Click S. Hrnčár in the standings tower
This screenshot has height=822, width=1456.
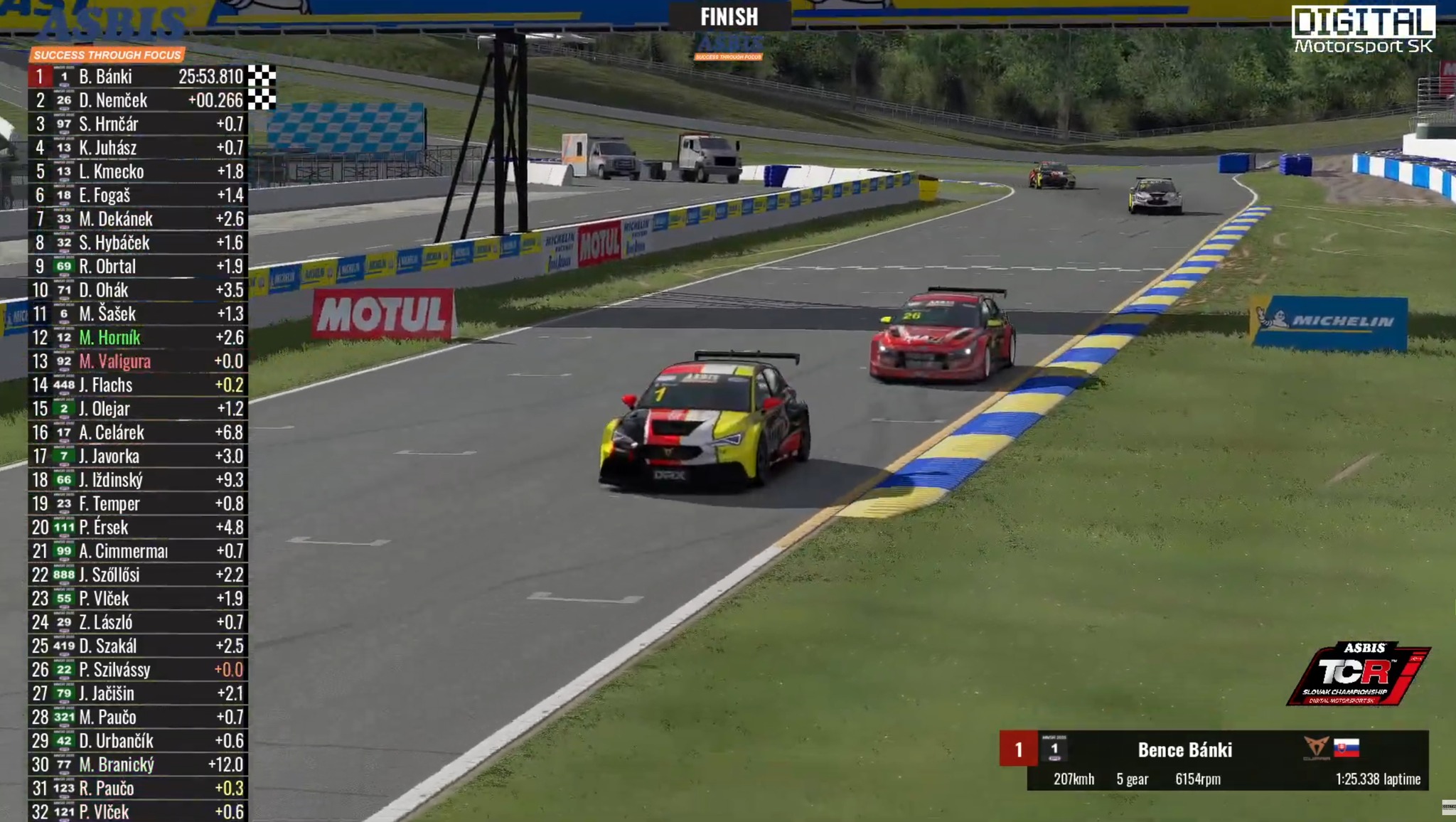(x=109, y=124)
